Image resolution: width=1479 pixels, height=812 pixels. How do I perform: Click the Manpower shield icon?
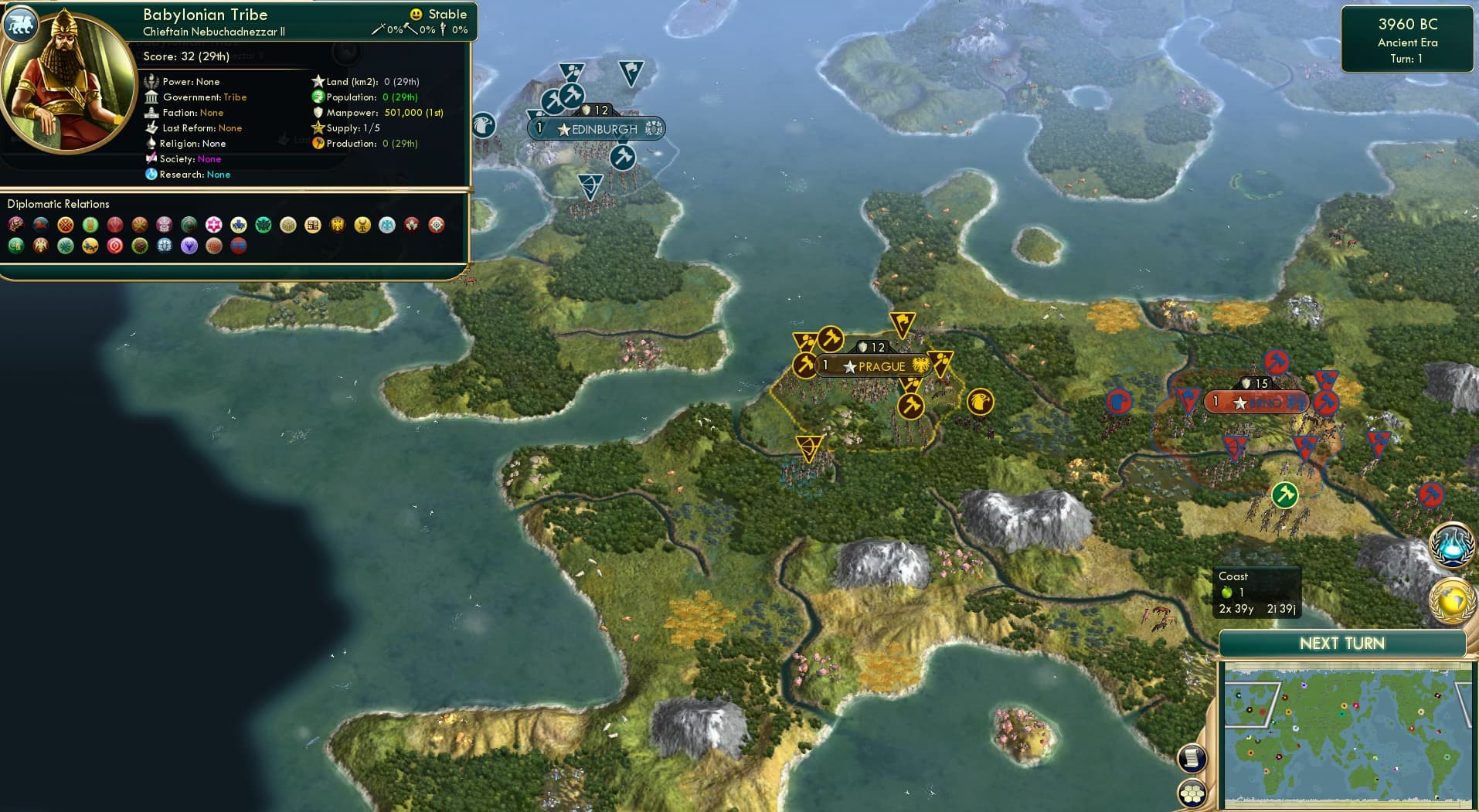click(318, 112)
